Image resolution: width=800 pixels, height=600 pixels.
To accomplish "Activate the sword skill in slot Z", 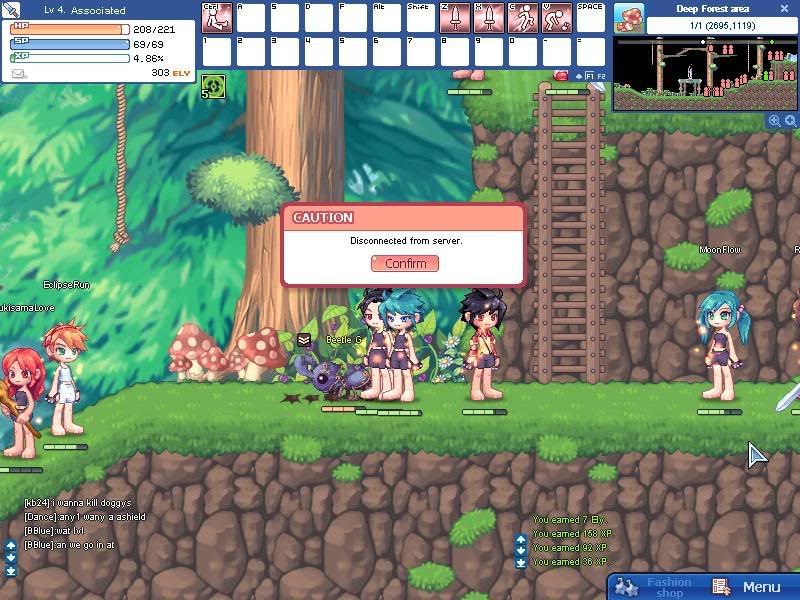I will tap(455, 17).
